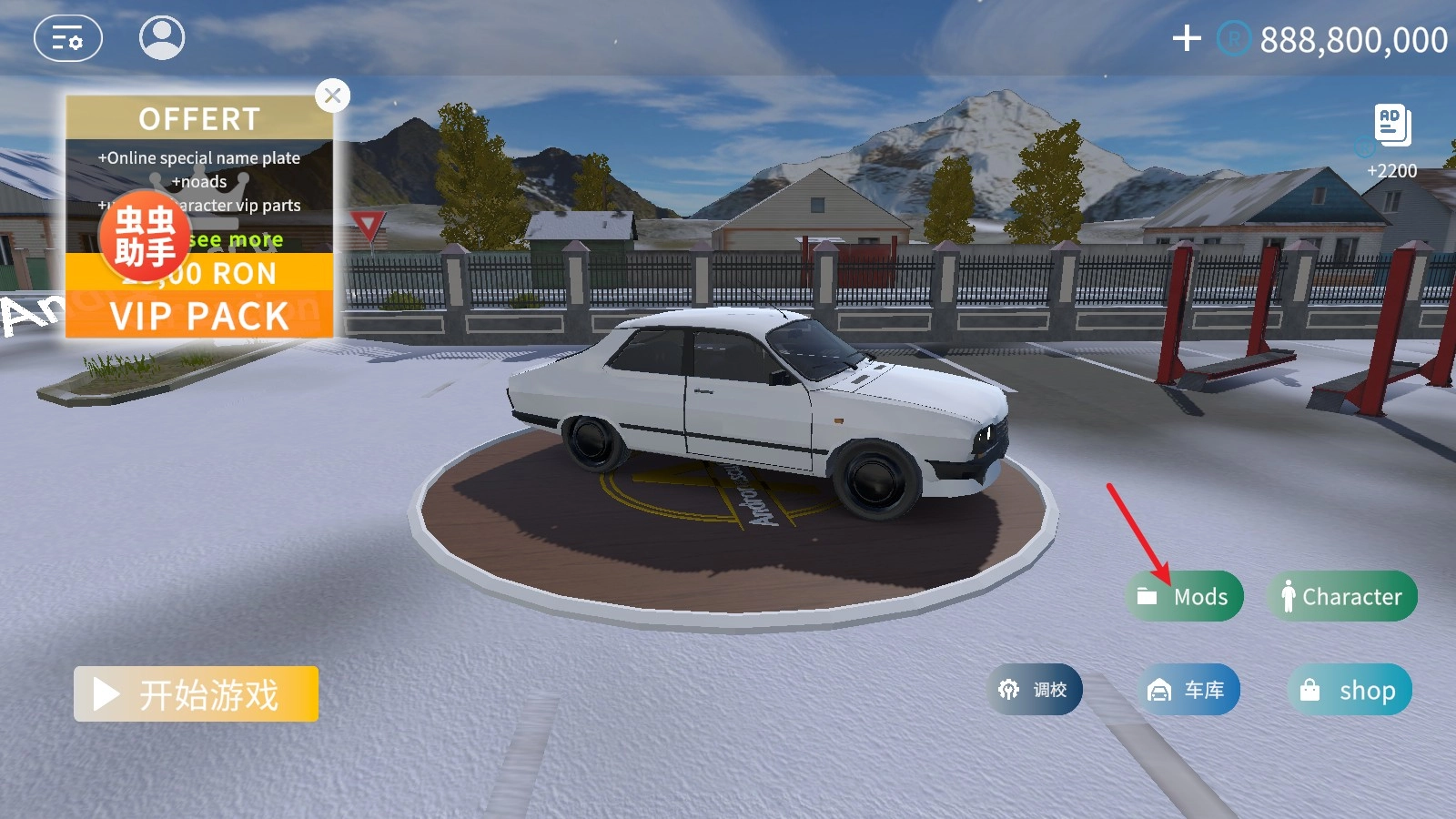1456x819 pixels.
Task: Open the Mods folder button
Action: (x=1185, y=597)
